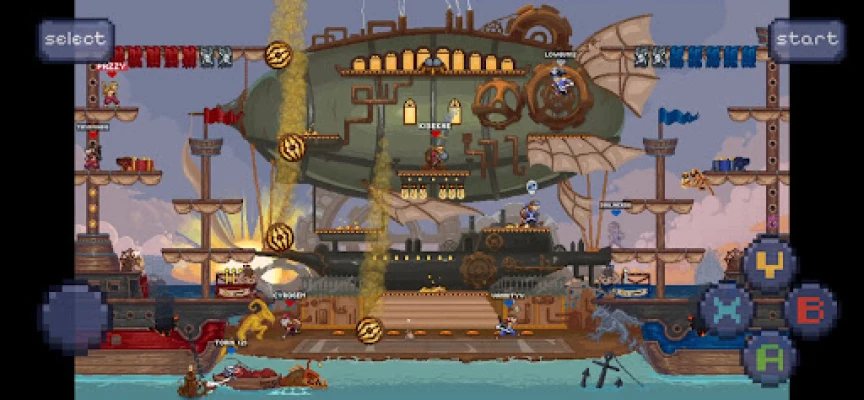This screenshot has height=400, width=864.
Task: Touch the virtual joystick pad
Action: [x=75, y=316]
